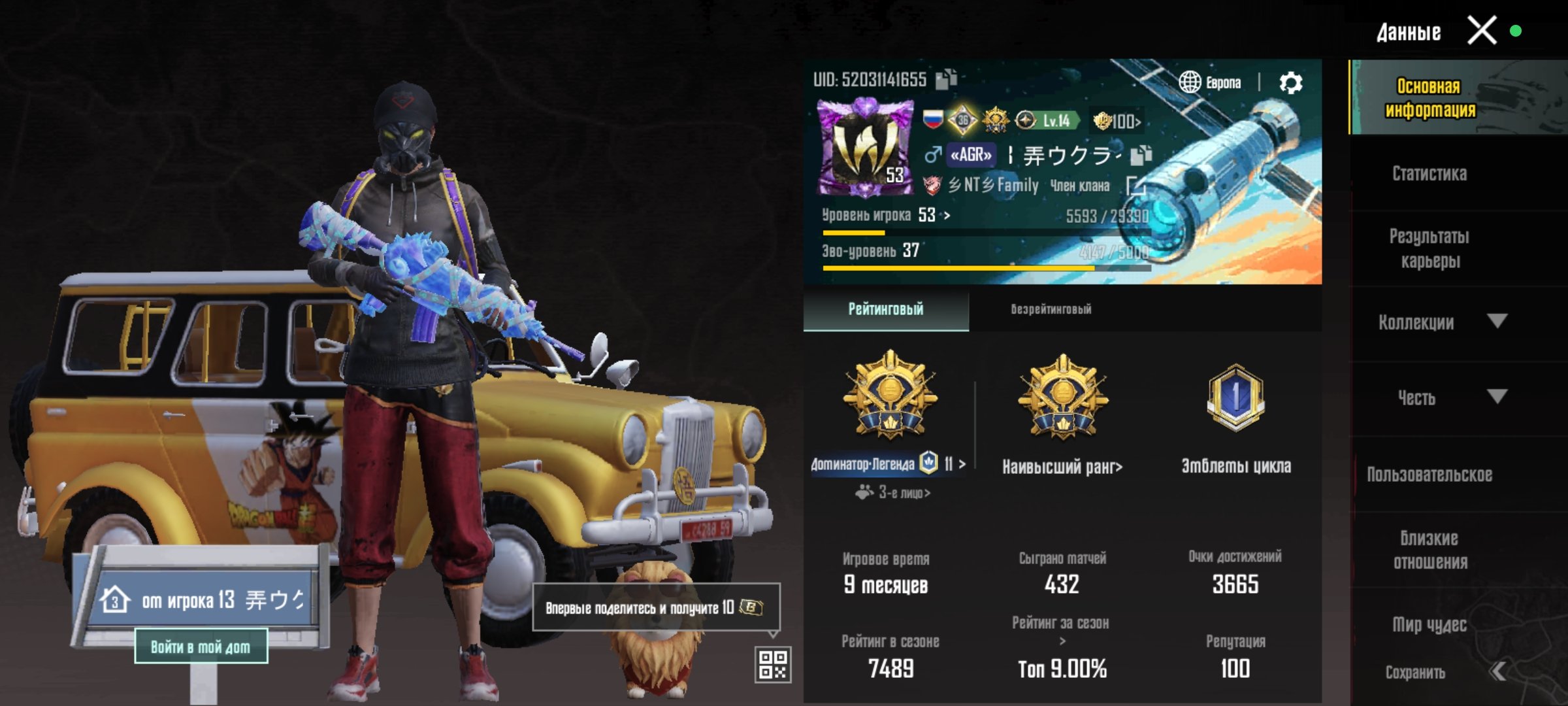The height and width of the screenshot is (706, 1568).
Task: Select the Рейтинговый tab
Action: coord(885,309)
